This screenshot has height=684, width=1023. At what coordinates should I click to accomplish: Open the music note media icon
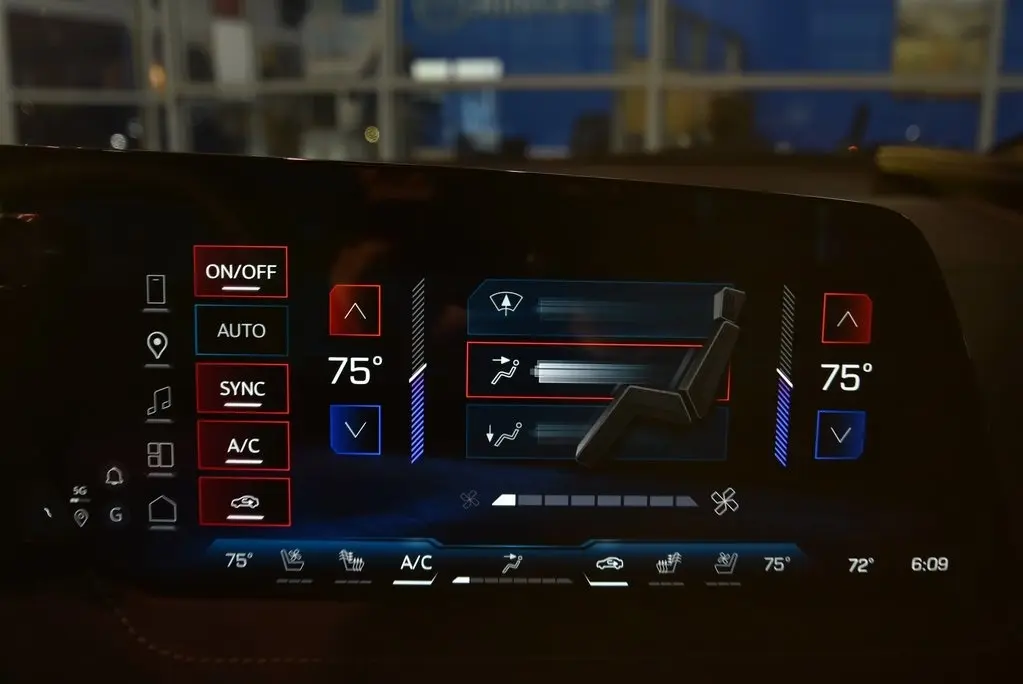[158, 401]
